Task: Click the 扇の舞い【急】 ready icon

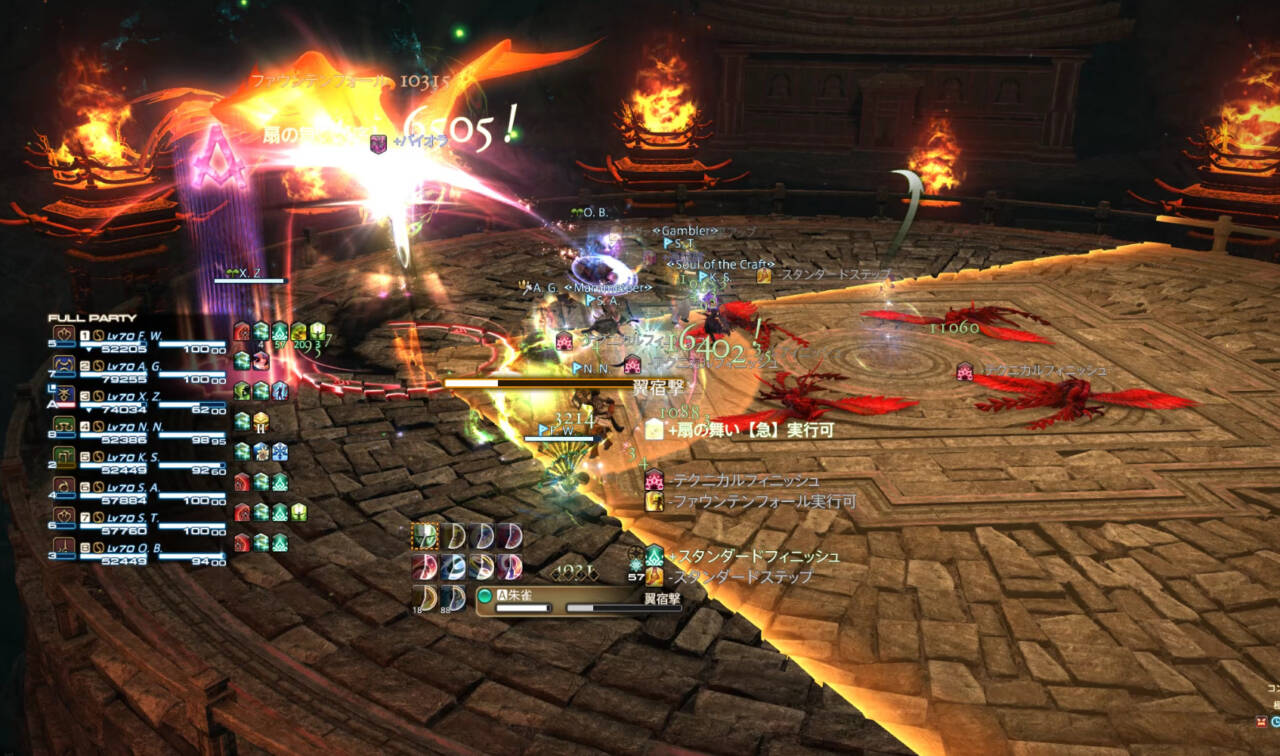Action: [654, 431]
